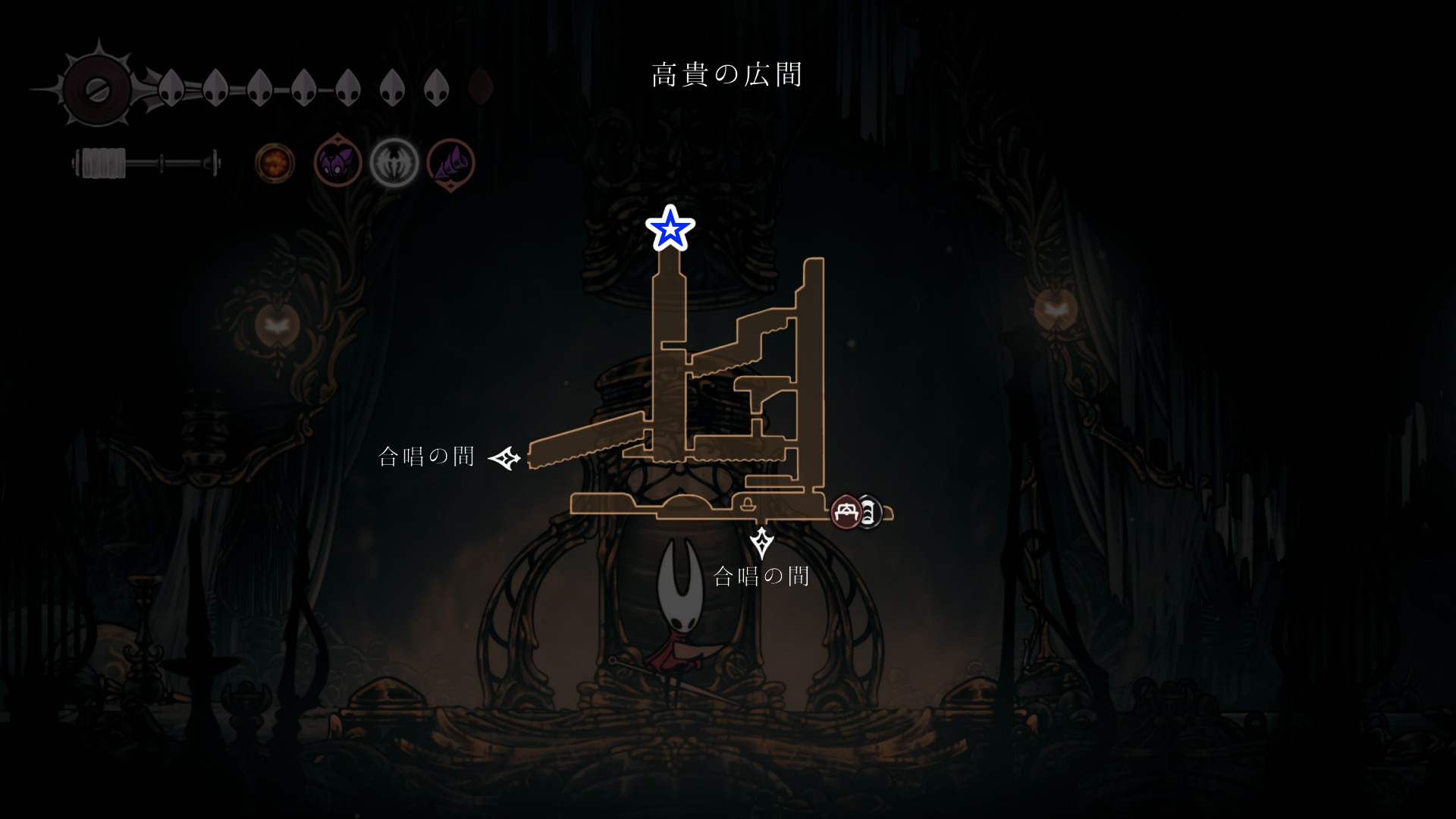The image size is (1456, 819).
Task: Select the blue star map marker
Action: click(x=670, y=228)
